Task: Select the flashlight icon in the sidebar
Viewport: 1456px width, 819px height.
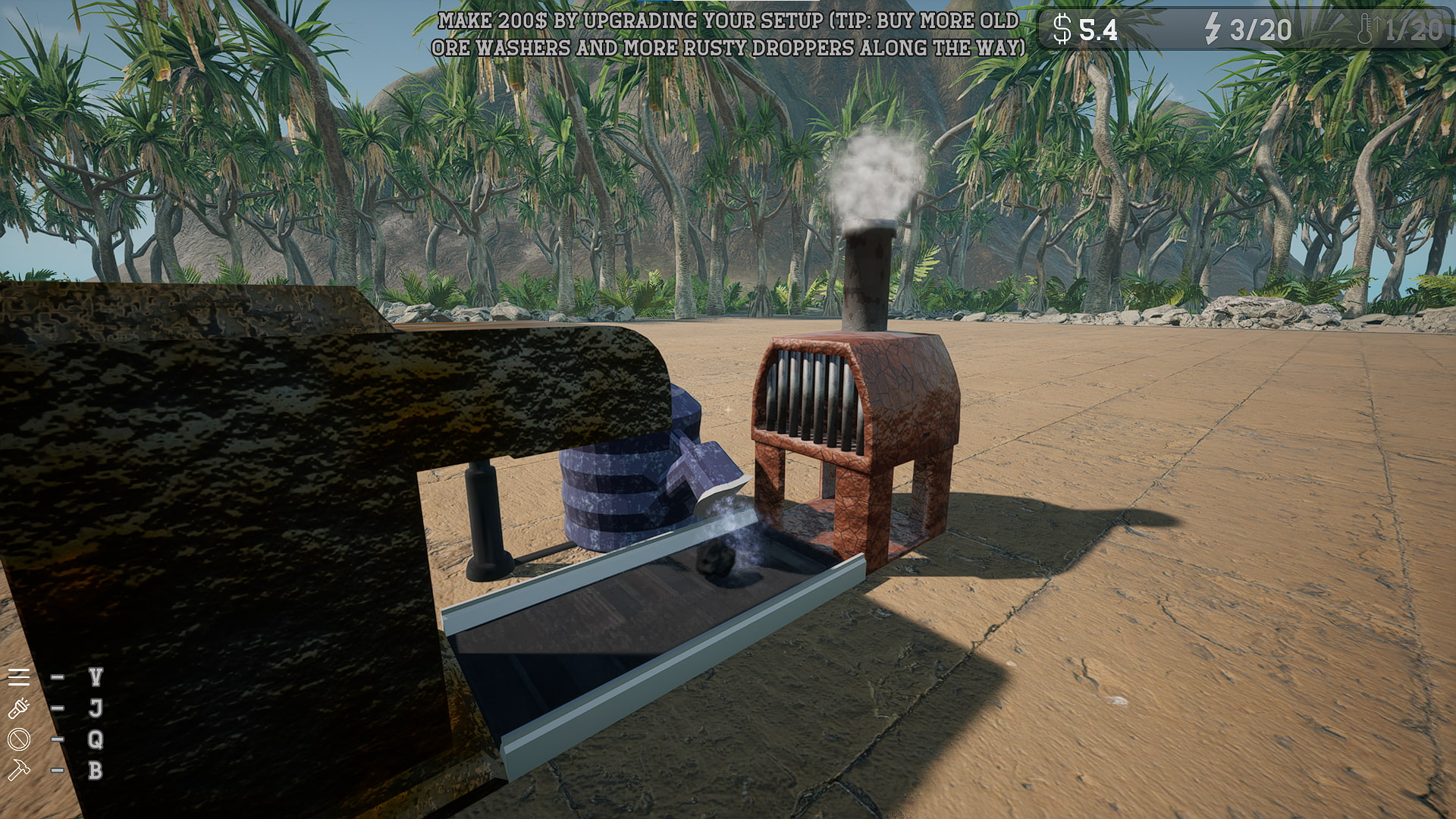Action: pos(18,707)
